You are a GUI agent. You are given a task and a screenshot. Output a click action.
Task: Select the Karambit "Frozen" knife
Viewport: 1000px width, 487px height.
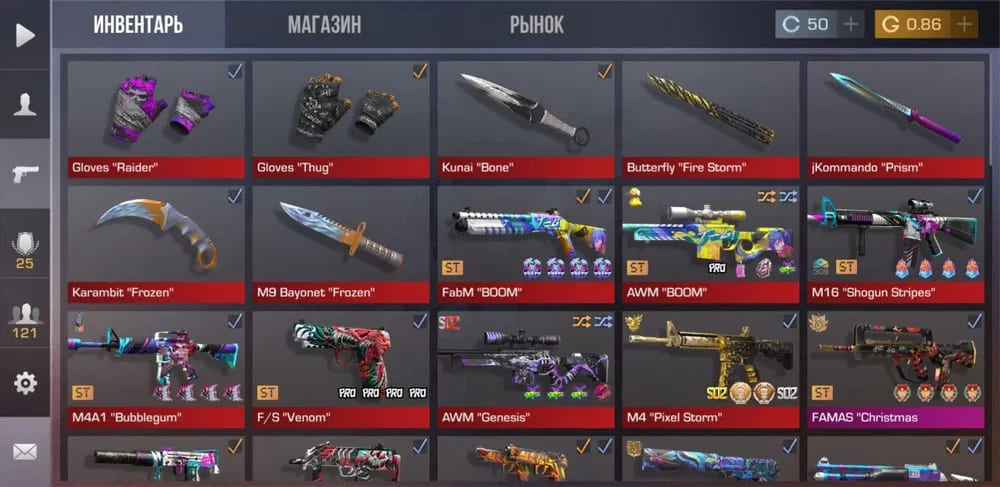pyautogui.click(x=155, y=243)
